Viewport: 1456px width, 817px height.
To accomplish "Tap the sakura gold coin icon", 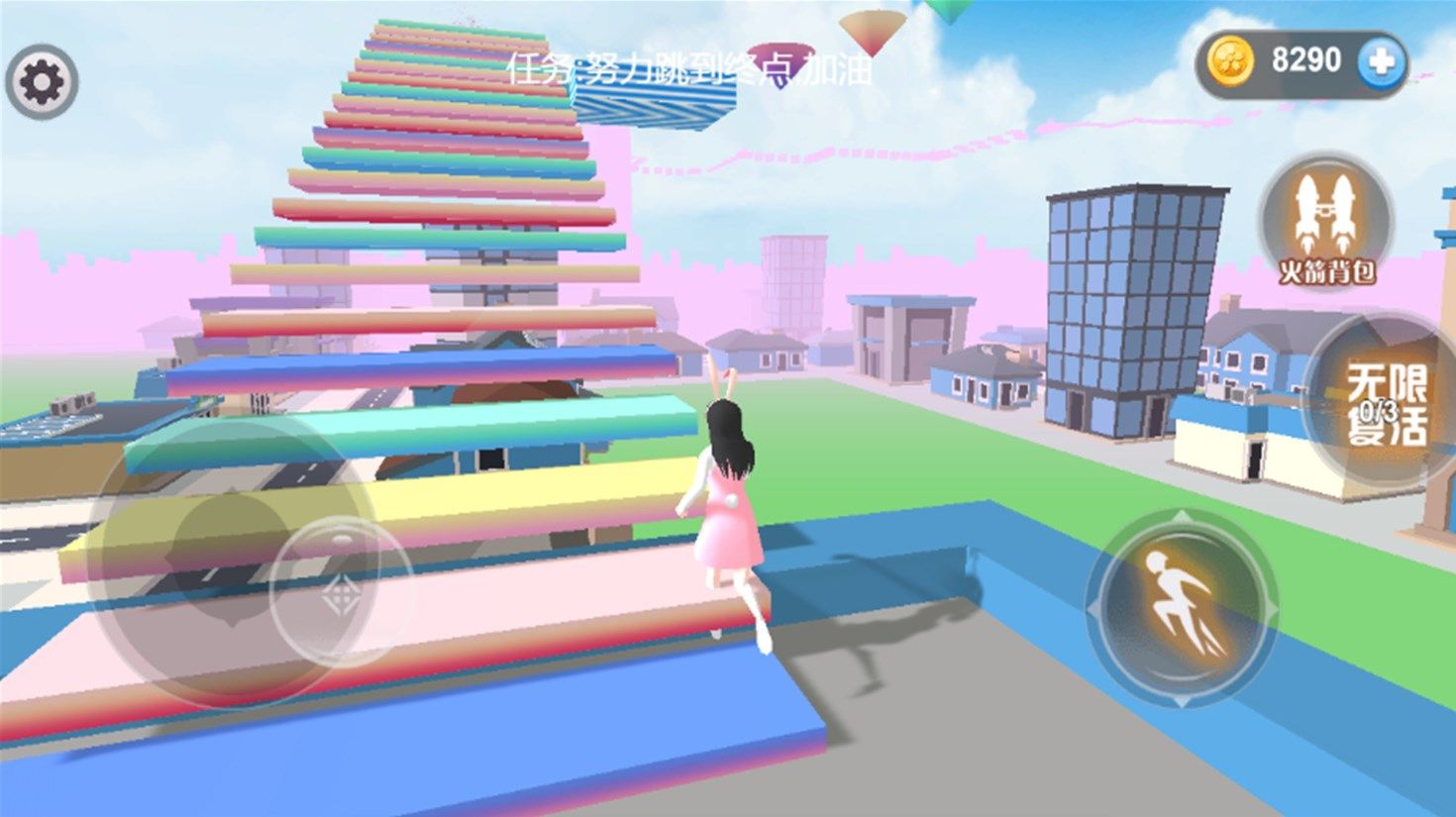I will tap(1231, 61).
